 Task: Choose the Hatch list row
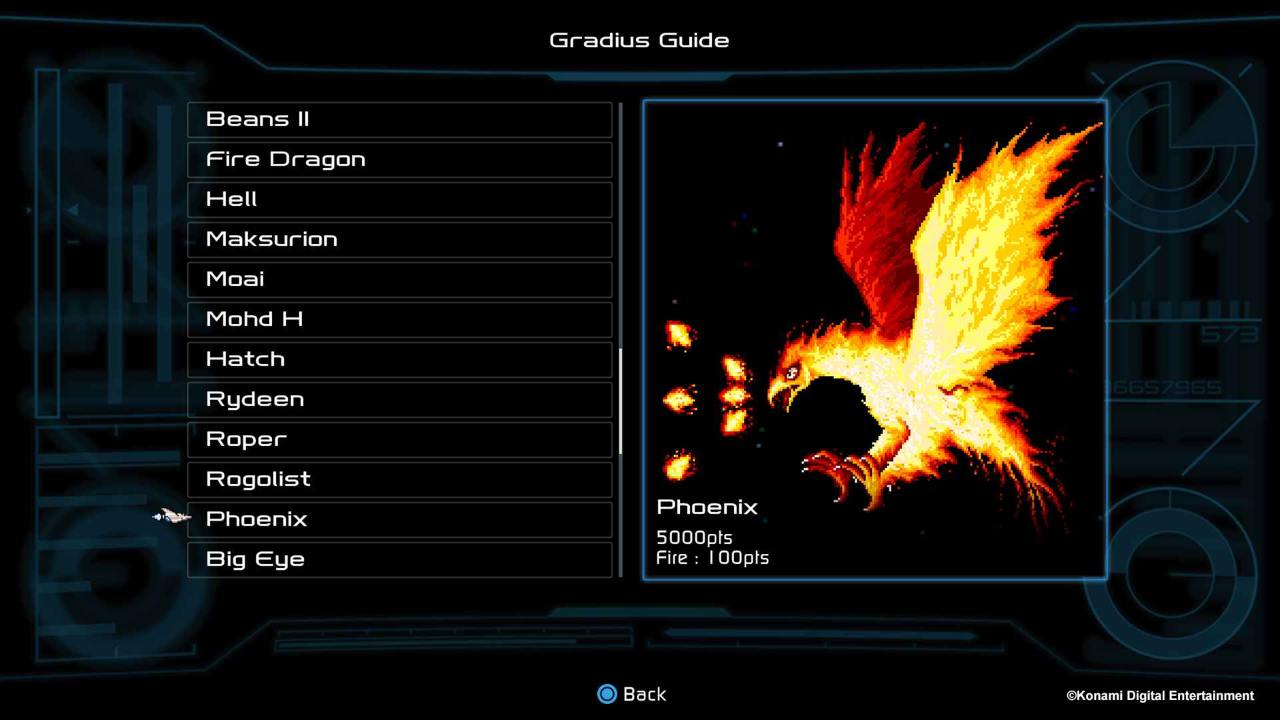(x=399, y=359)
